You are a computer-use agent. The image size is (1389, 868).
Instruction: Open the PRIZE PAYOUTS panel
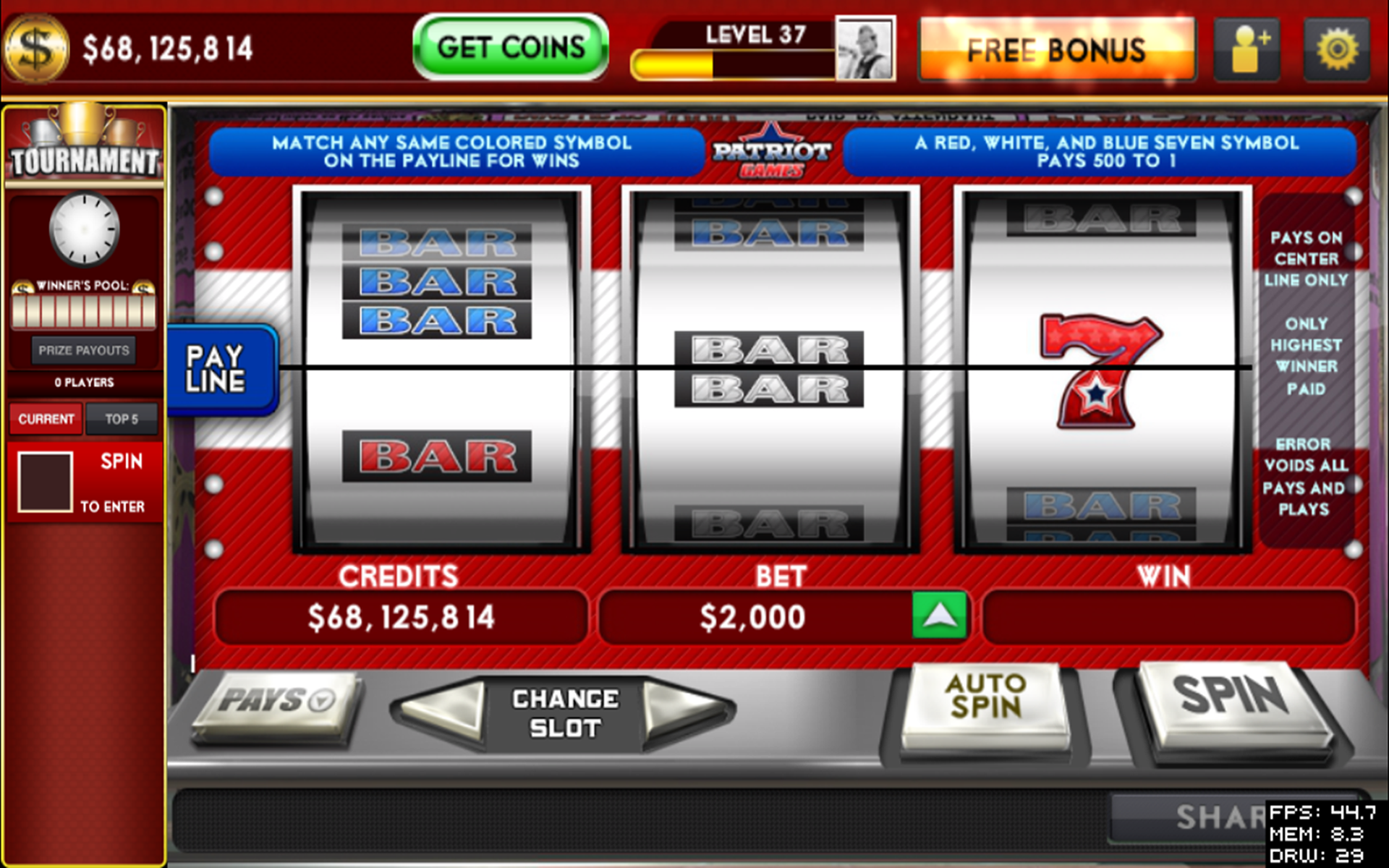point(83,350)
